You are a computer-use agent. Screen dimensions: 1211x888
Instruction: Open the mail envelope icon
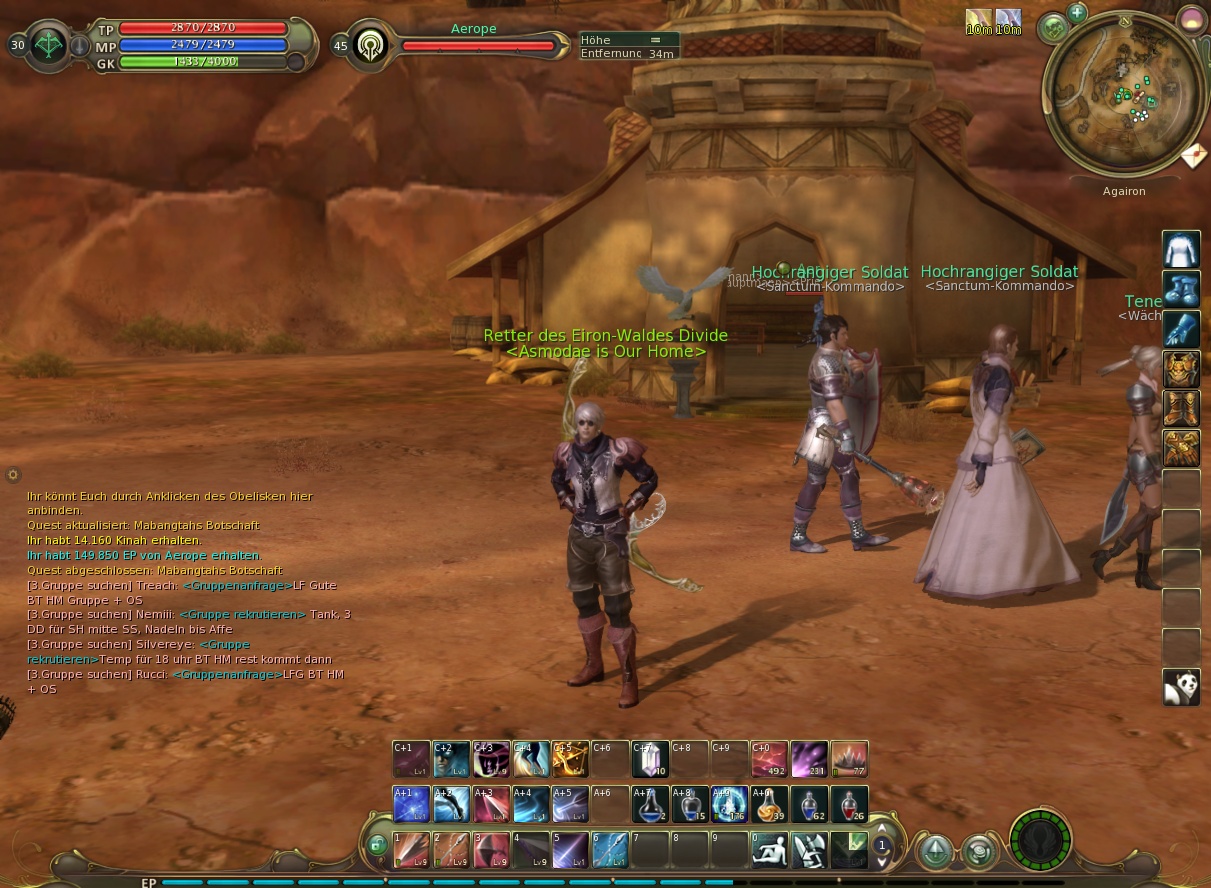1193,157
